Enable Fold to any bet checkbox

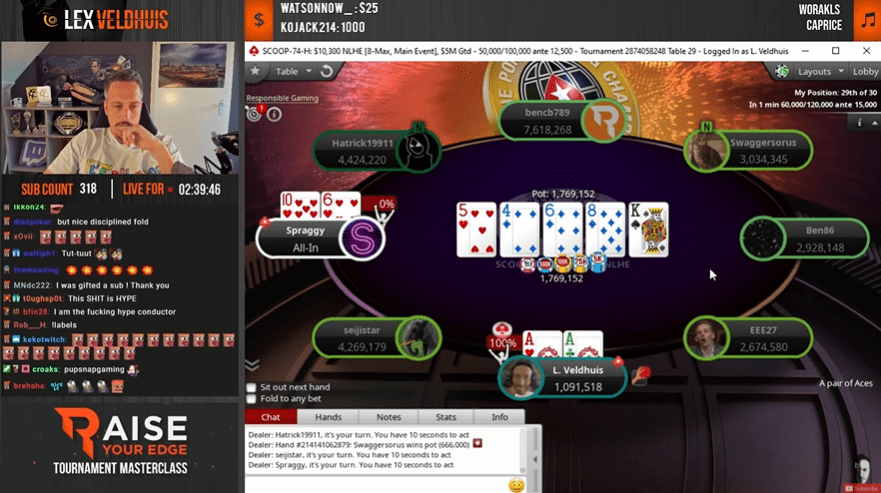point(251,400)
